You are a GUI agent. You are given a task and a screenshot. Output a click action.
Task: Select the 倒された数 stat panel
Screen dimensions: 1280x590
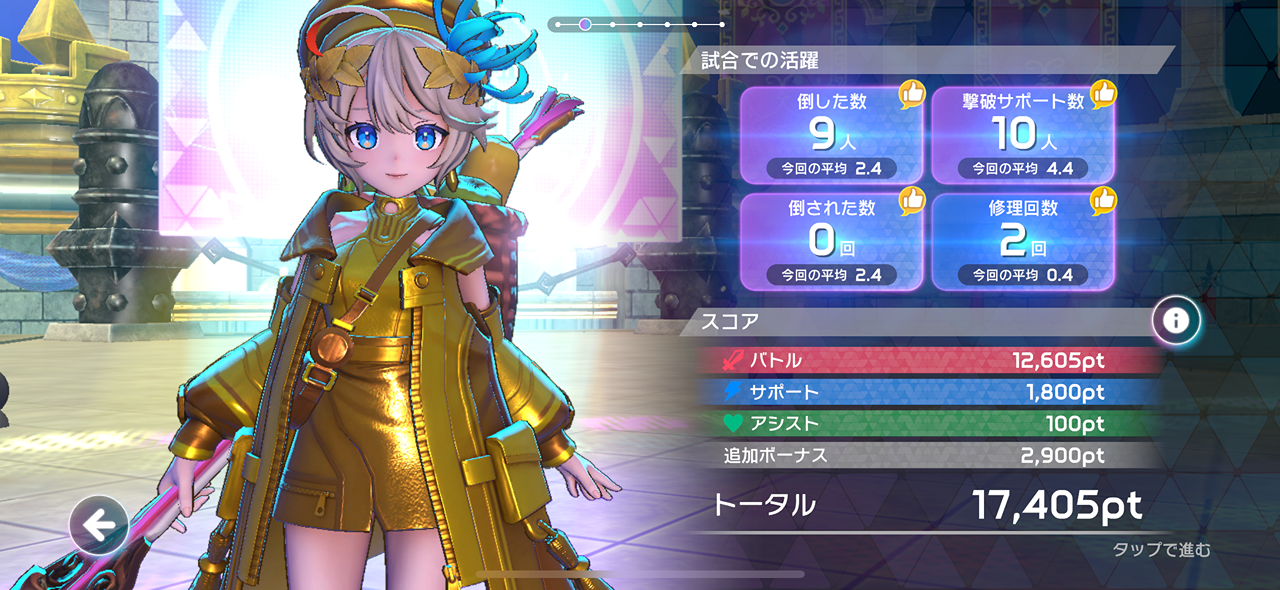click(x=830, y=241)
